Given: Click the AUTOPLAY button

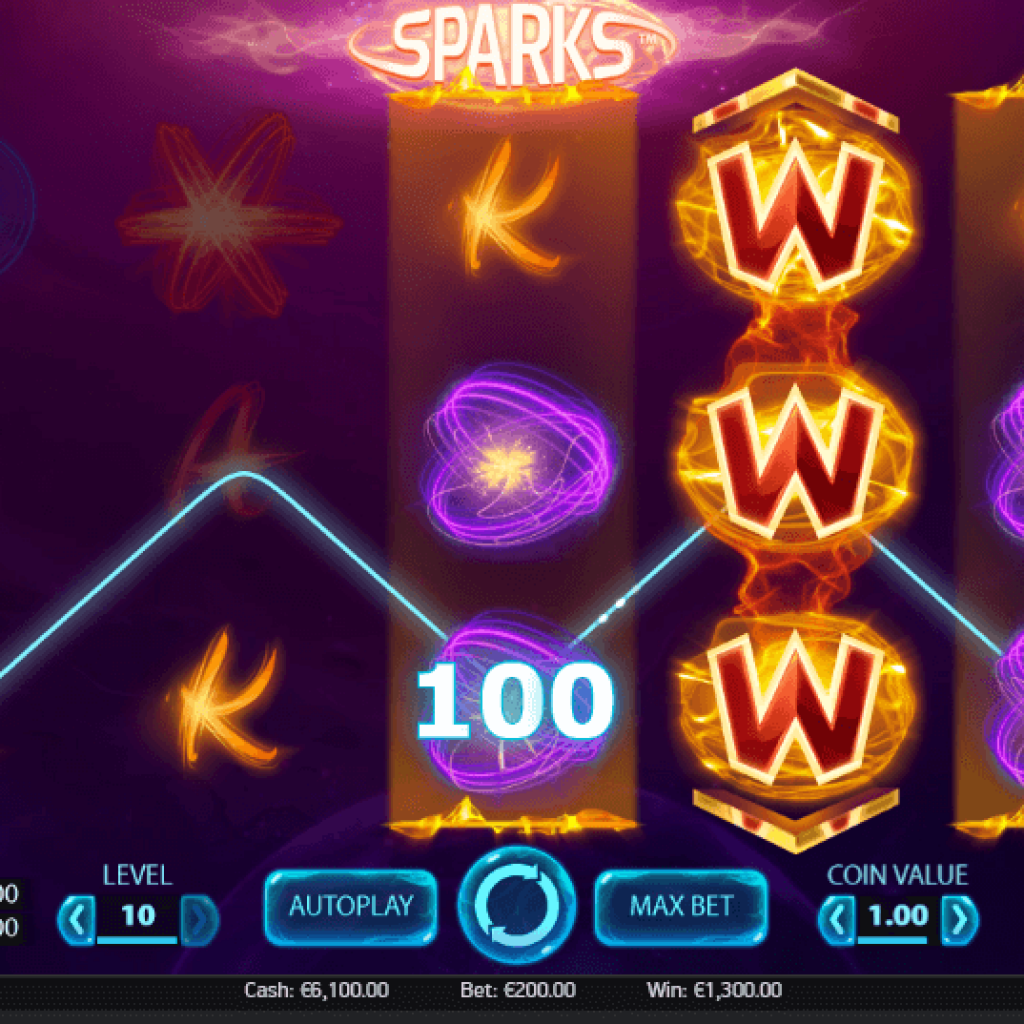Looking at the screenshot, I should [351, 907].
